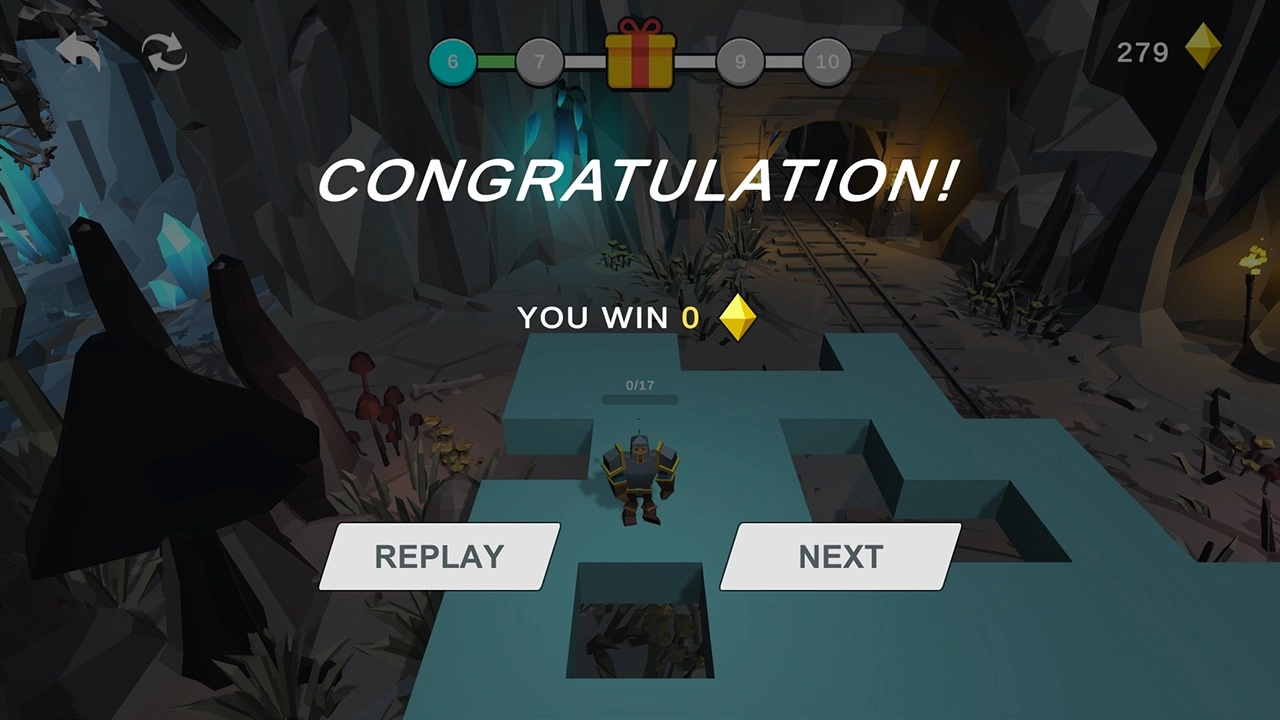The height and width of the screenshot is (720, 1280).
Task: Select the level 9 node
Action: 740,61
